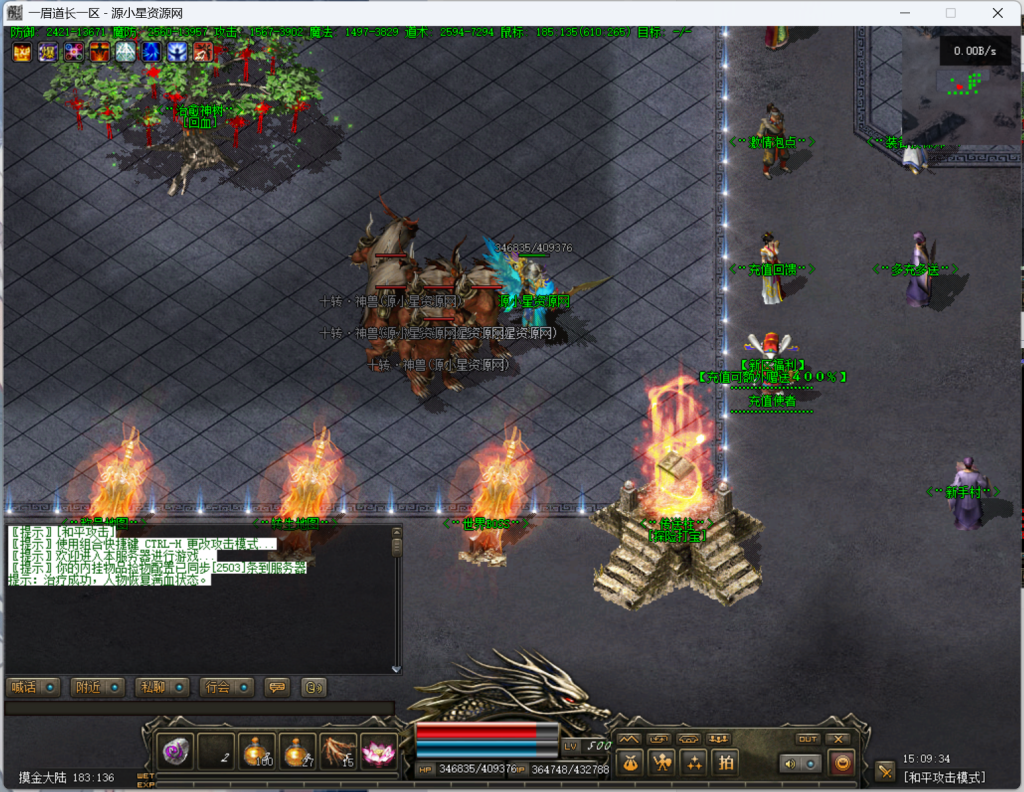Click the OUT logout button
This screenshot has width=1024, height=792.
point(808,739)
